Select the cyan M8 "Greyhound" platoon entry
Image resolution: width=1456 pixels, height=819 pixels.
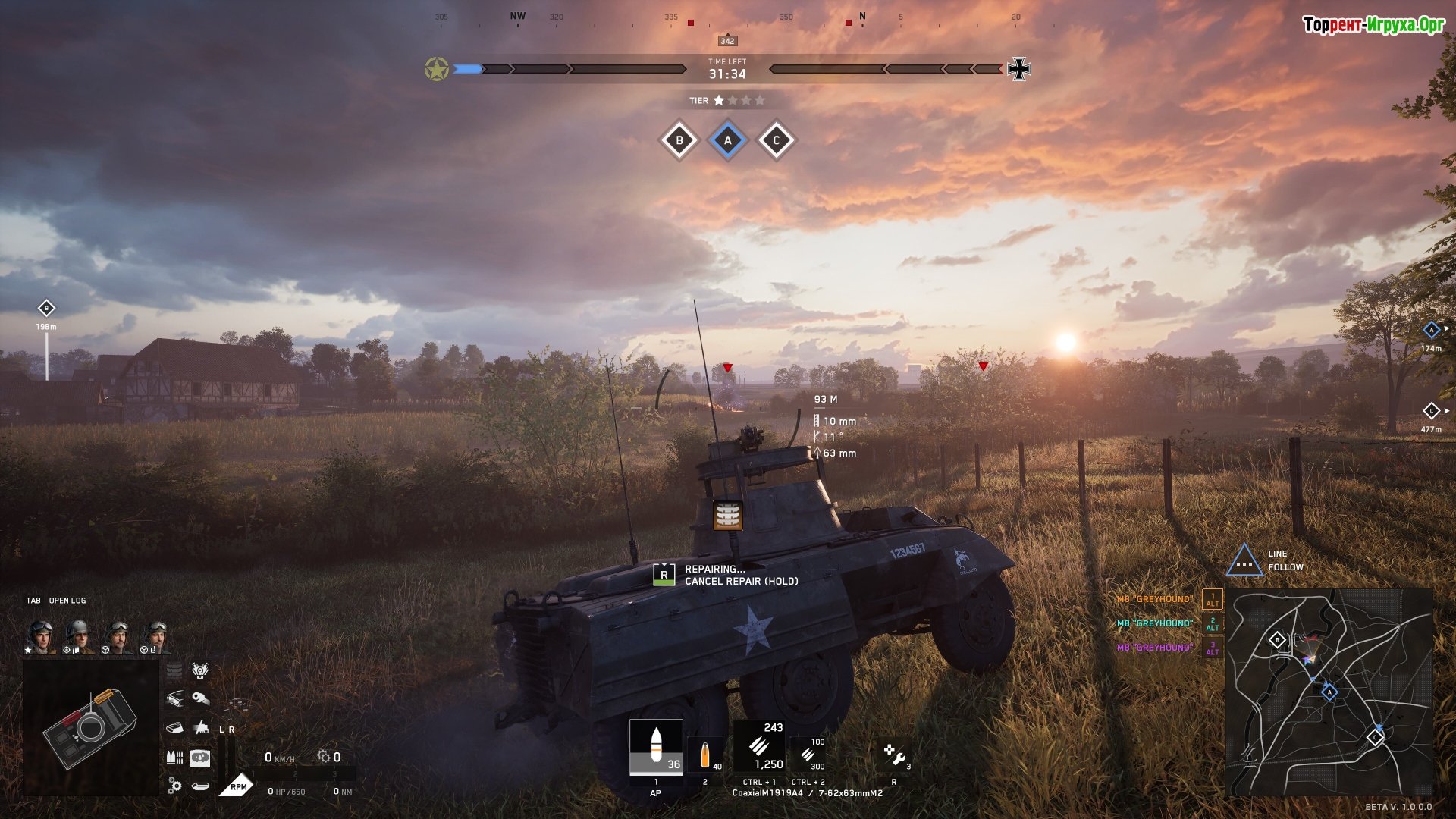[x=1154, y=623]
